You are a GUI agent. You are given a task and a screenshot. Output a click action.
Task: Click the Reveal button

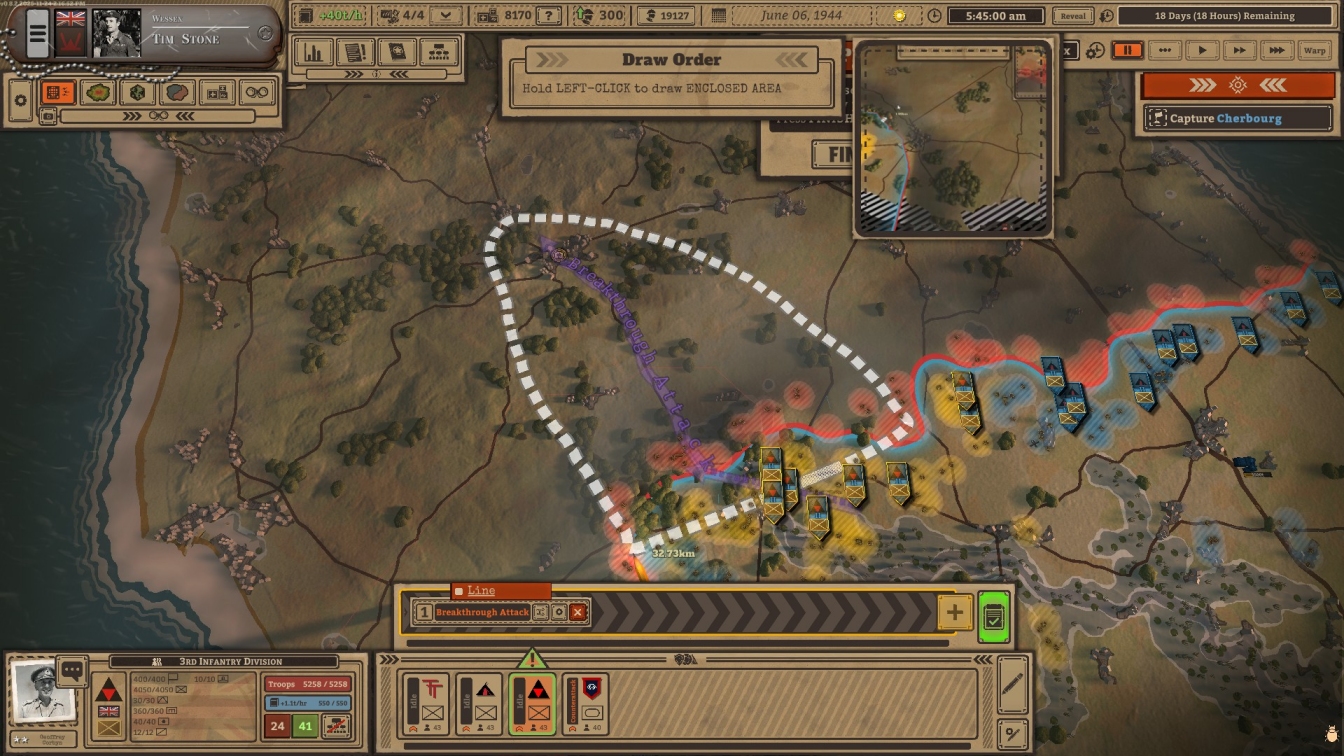[1072, 16]
